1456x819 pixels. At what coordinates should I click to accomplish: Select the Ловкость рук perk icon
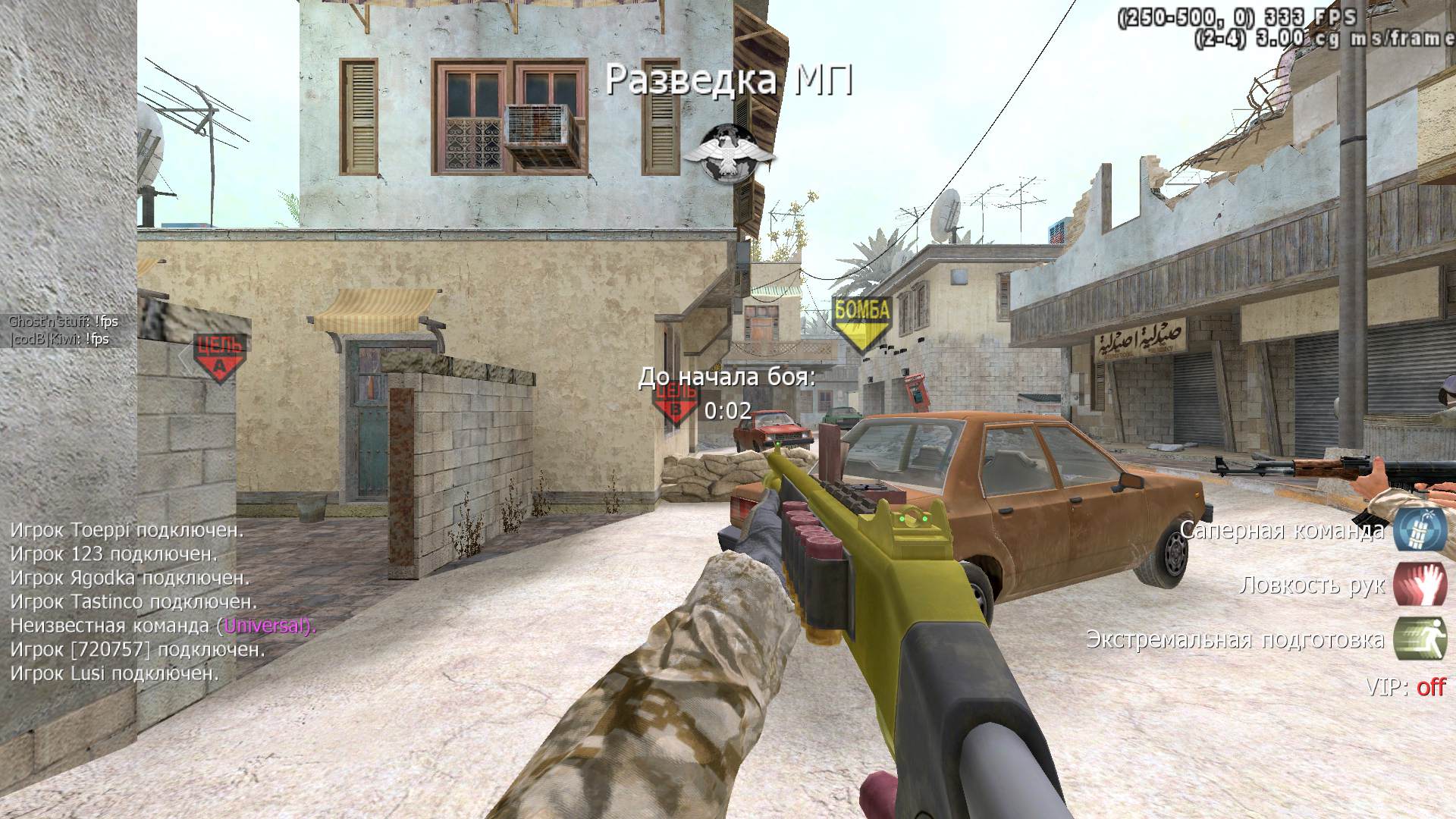pos(1420,584)
